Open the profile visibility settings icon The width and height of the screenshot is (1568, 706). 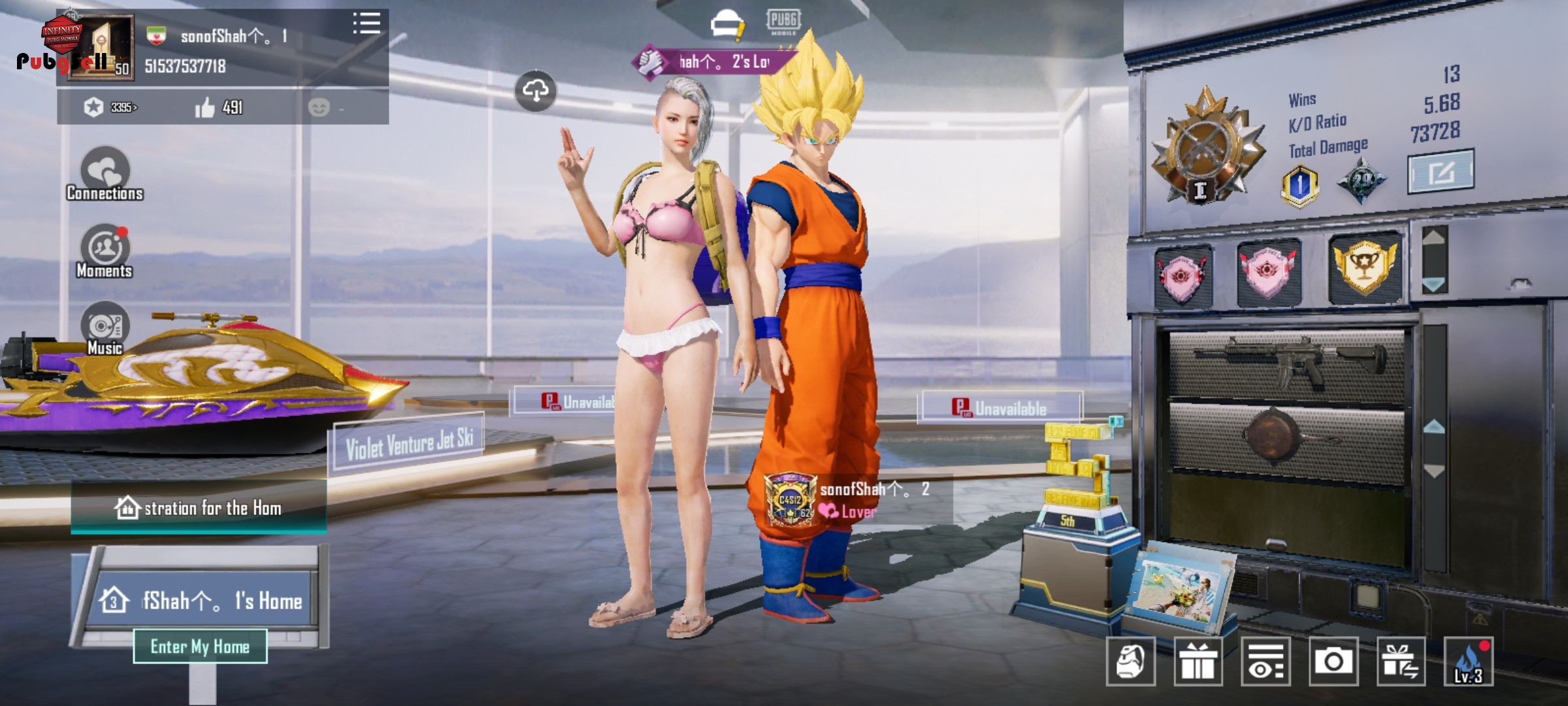click(1266, 662)
